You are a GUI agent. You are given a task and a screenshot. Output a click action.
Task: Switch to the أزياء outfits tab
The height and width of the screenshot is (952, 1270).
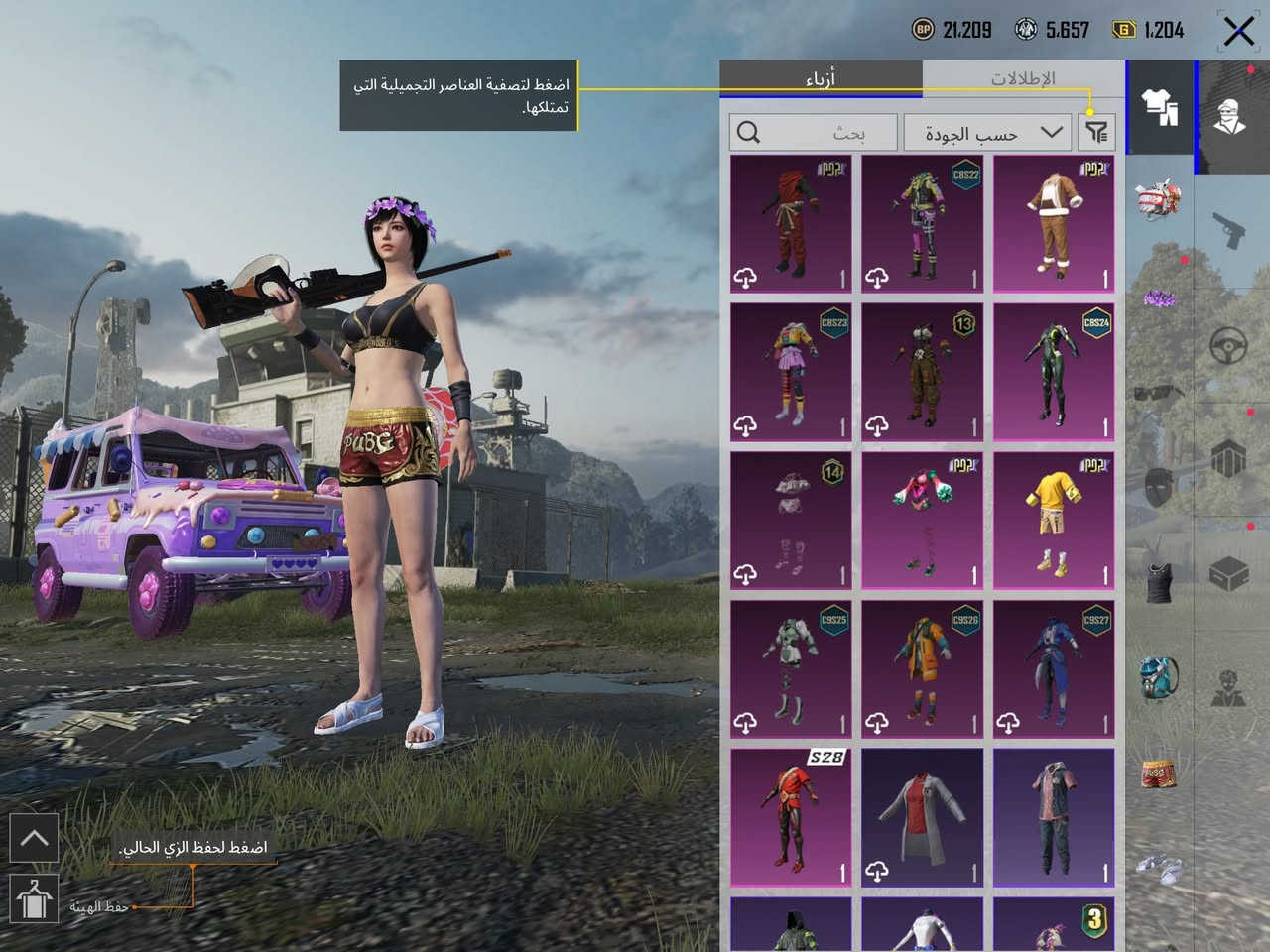click(821, 78)
